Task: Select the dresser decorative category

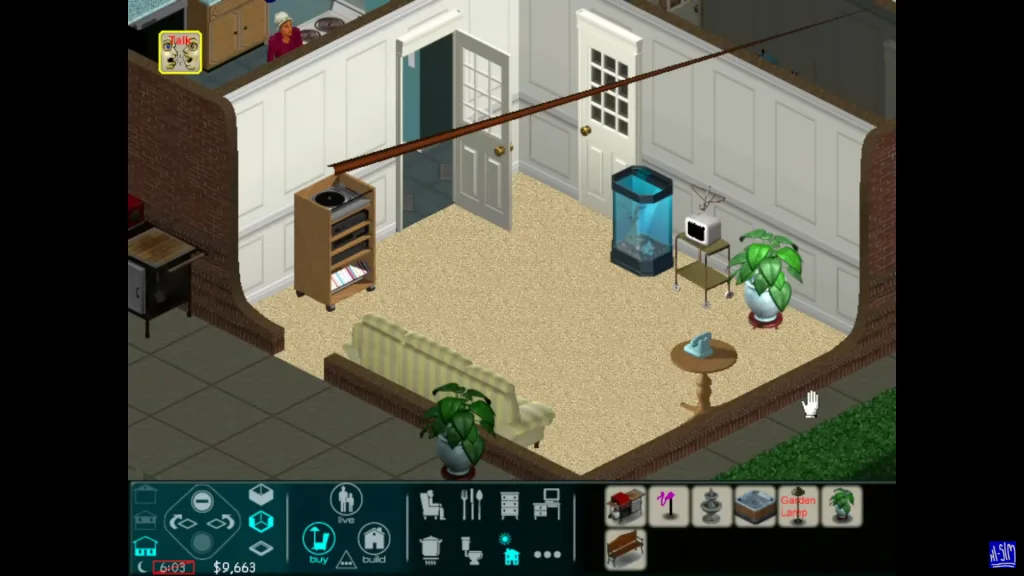Action: [509, 505]
